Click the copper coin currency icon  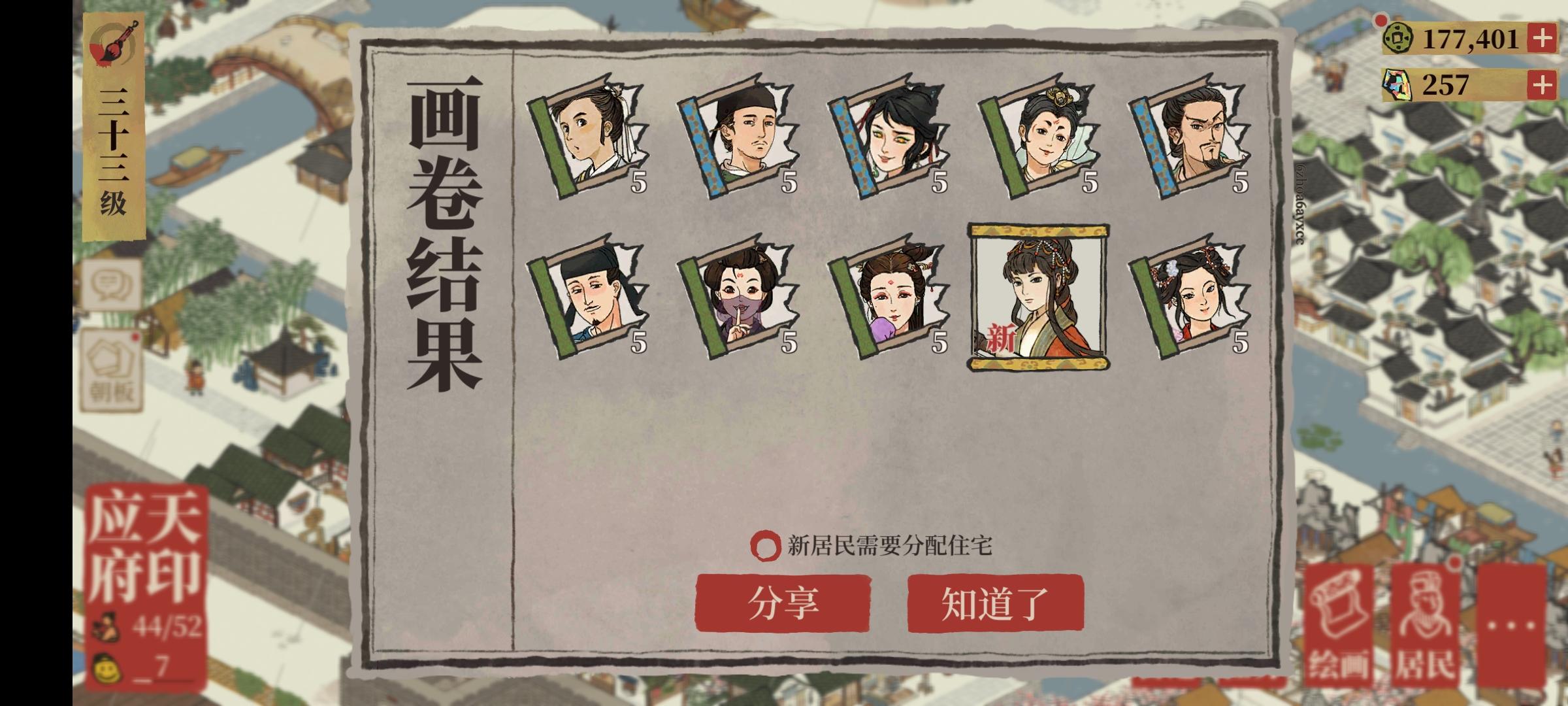point(1396,39)
